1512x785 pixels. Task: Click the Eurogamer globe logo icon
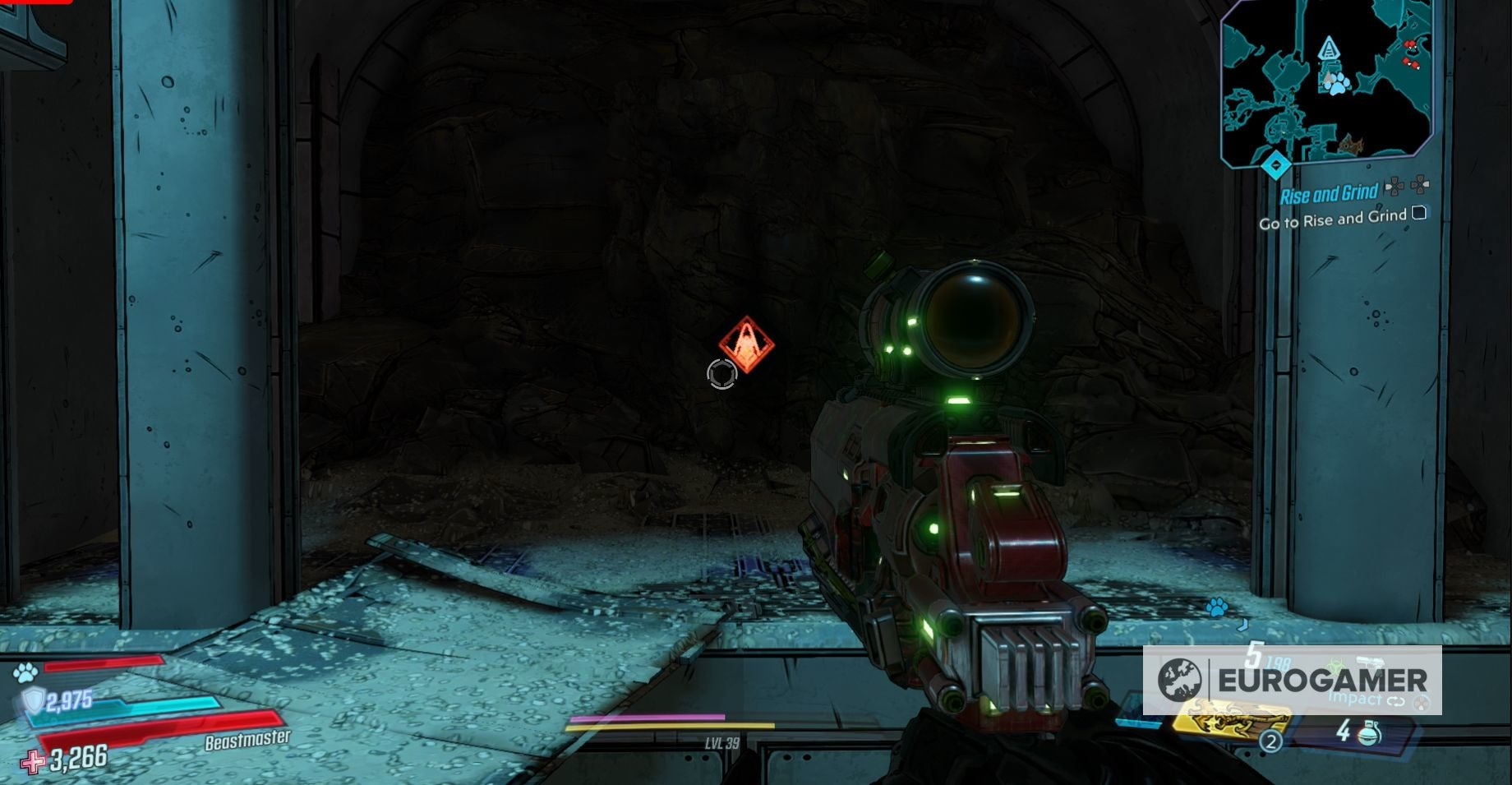pos(1178,681)
